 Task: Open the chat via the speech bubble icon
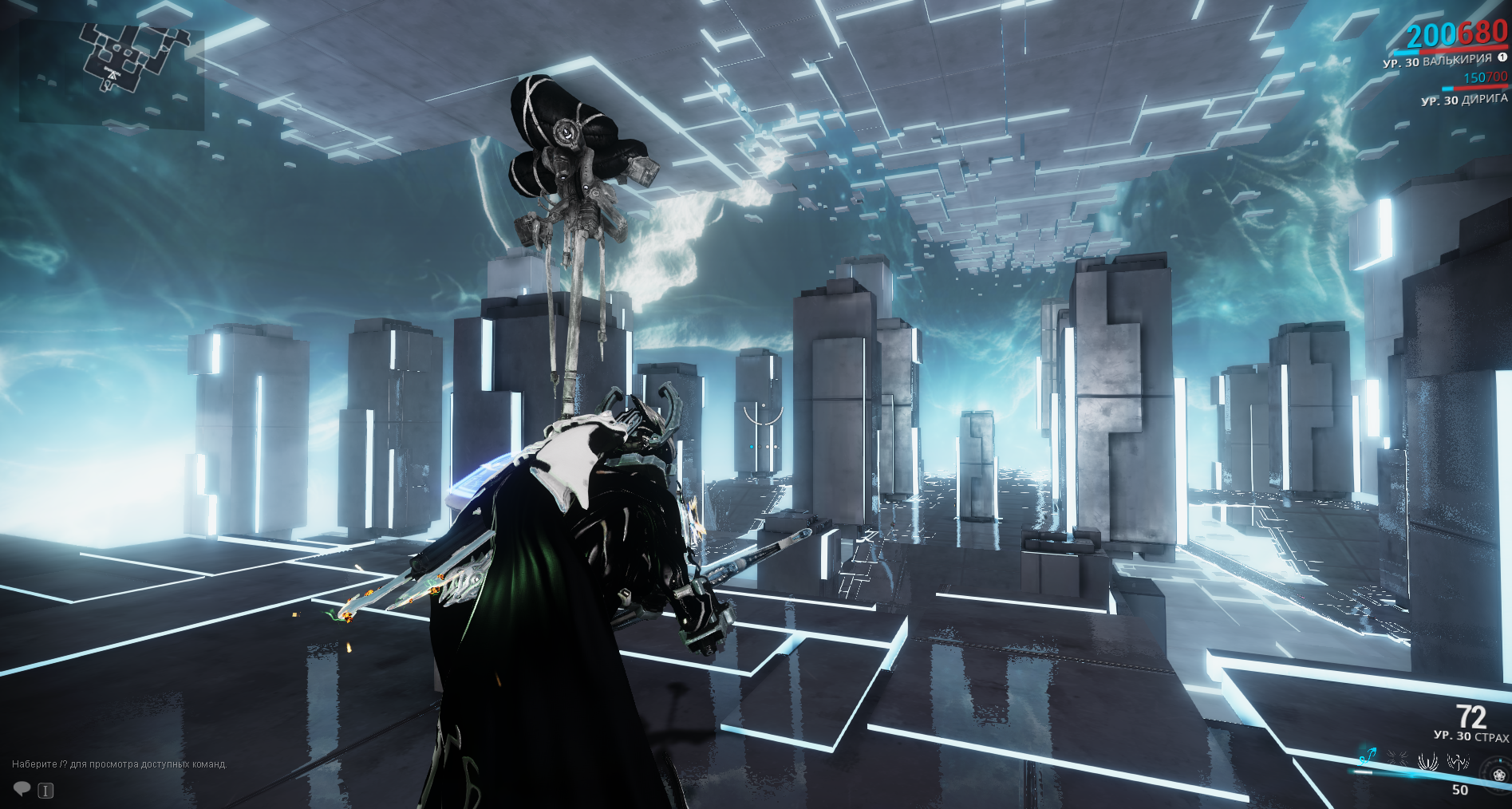point(22,789)
